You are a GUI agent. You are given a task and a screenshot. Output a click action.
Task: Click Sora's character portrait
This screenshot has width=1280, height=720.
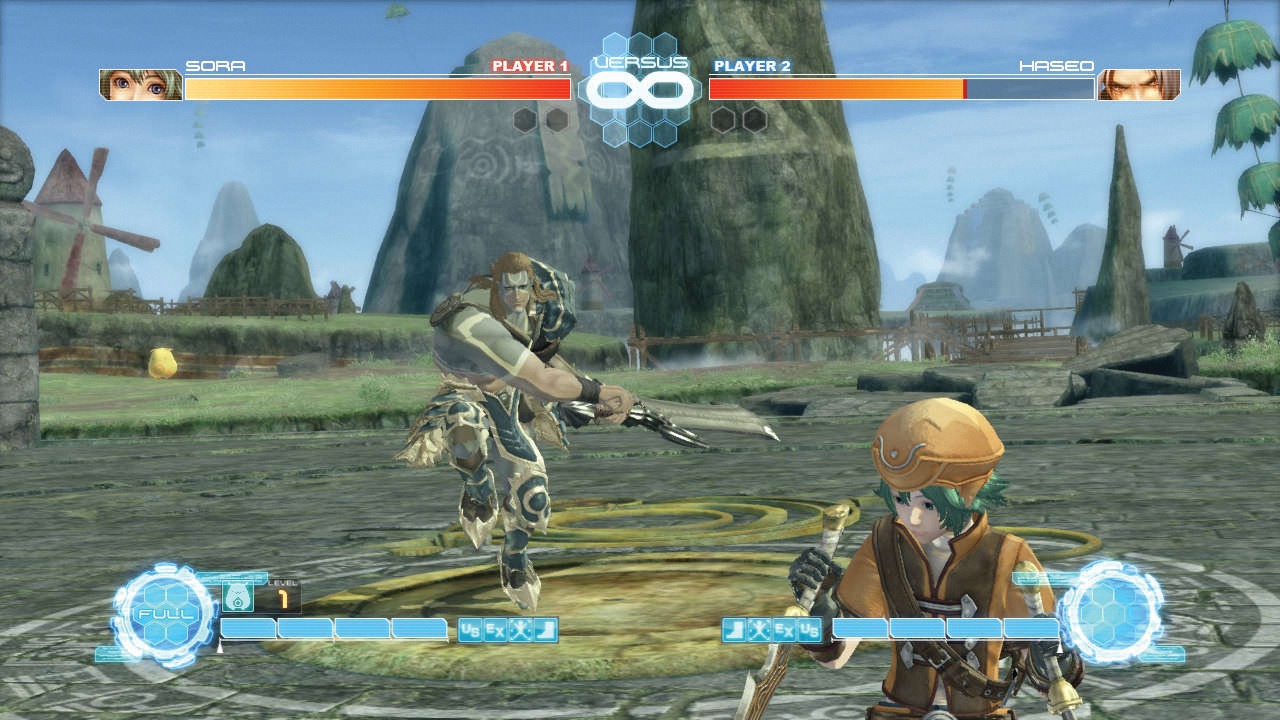(x=141, y=85)
